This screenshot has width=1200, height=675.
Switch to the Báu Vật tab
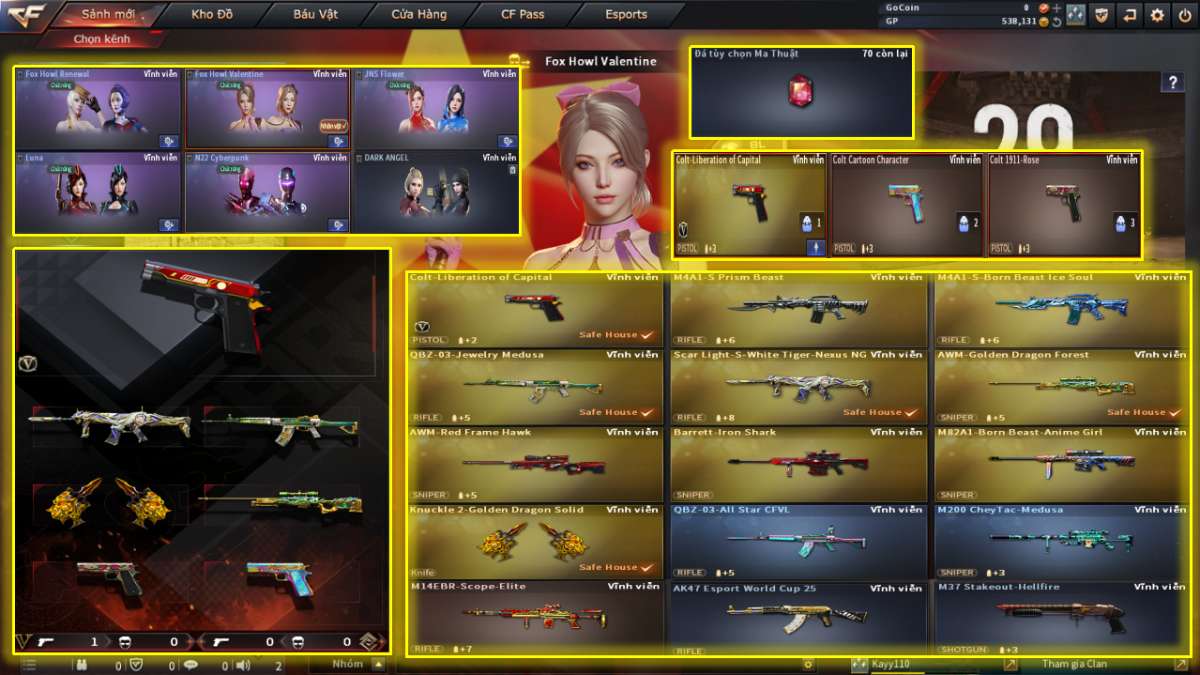315,15
